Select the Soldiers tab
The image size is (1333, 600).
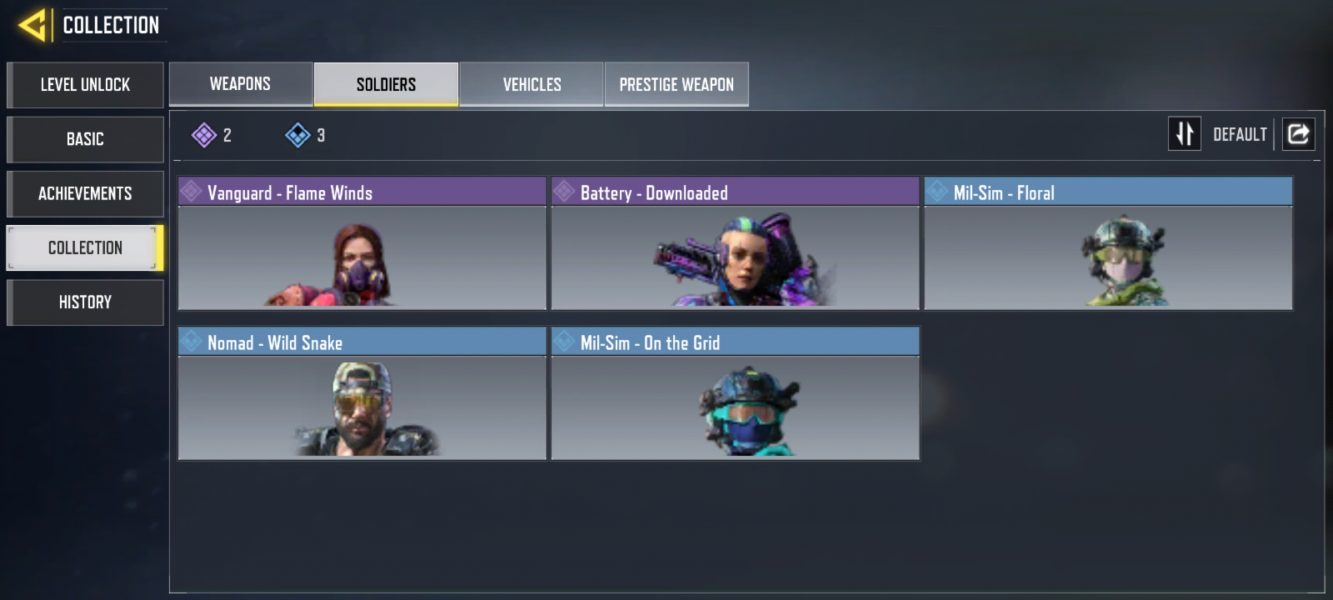click(386, 84)
